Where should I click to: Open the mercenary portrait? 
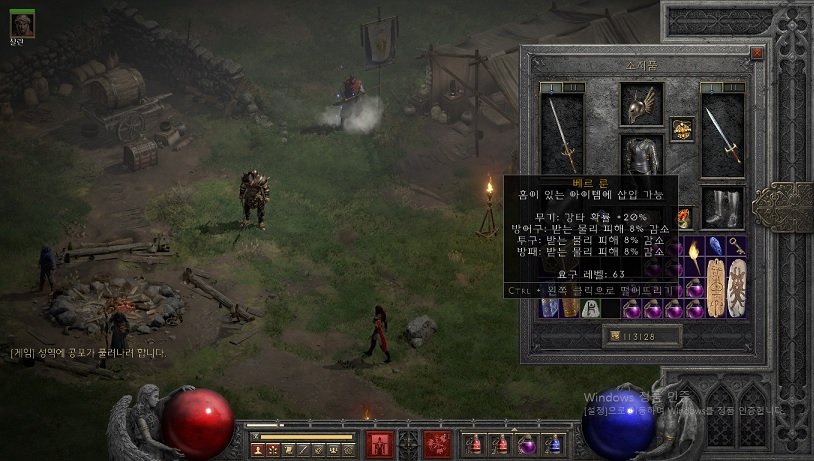click(21, 24)
